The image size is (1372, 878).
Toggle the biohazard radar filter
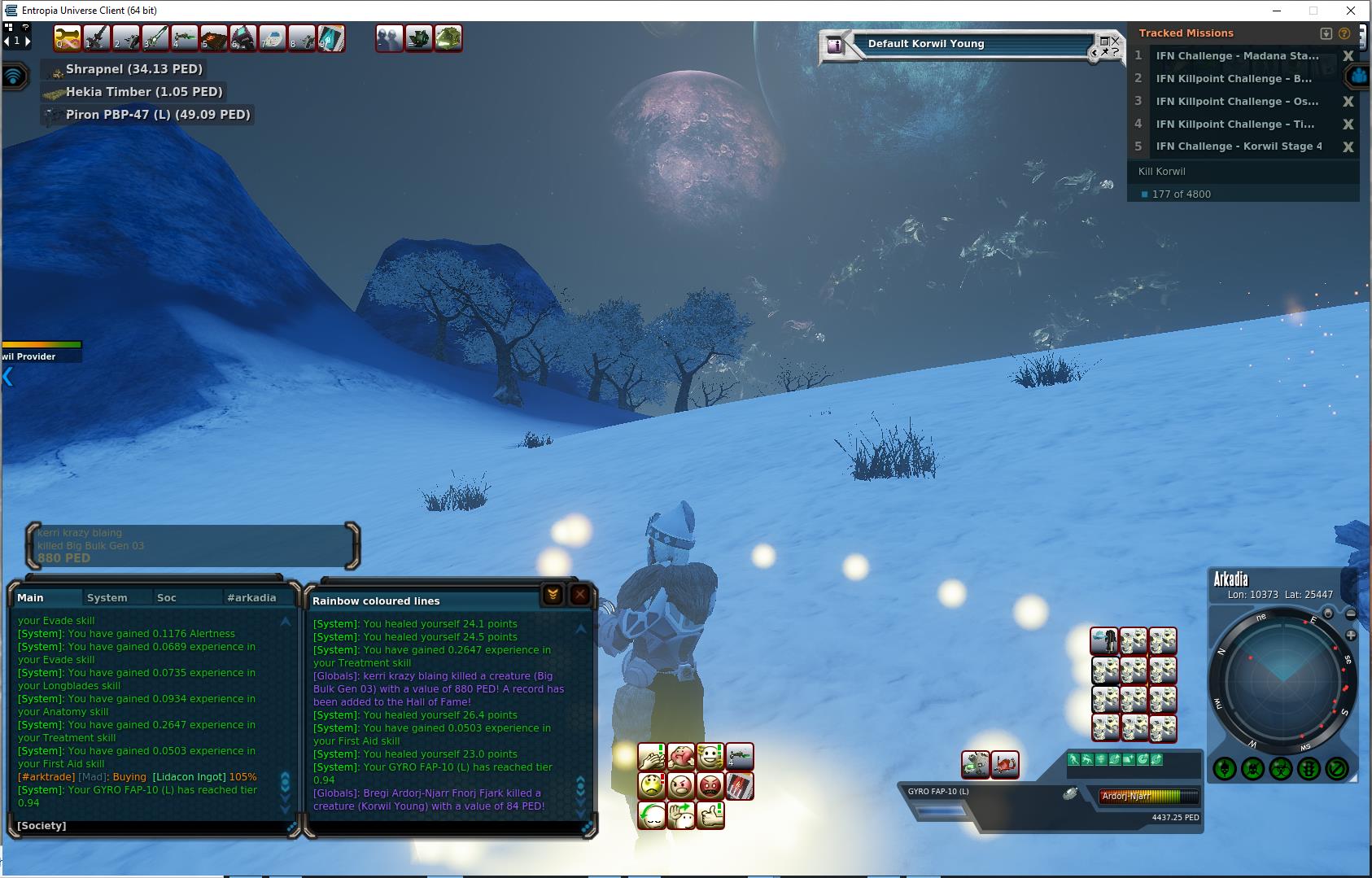point(1281,768)
